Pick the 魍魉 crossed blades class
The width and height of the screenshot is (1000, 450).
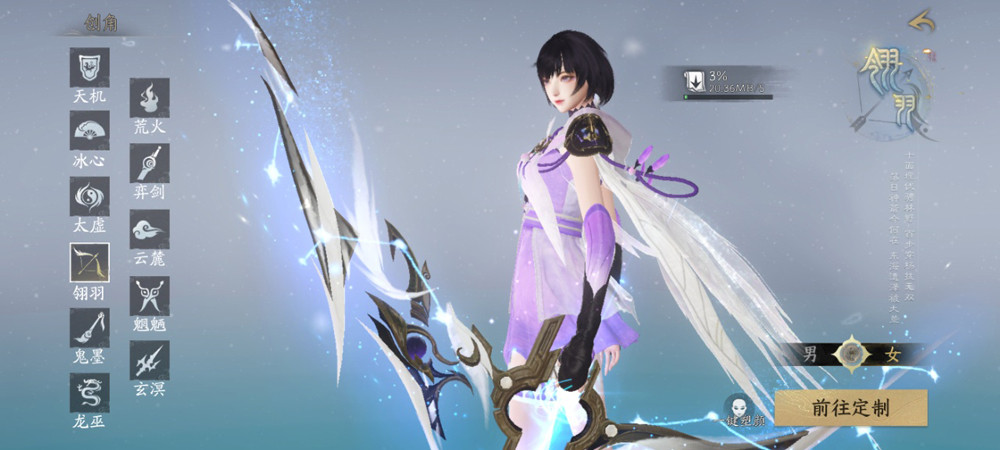tap(149, 295)
